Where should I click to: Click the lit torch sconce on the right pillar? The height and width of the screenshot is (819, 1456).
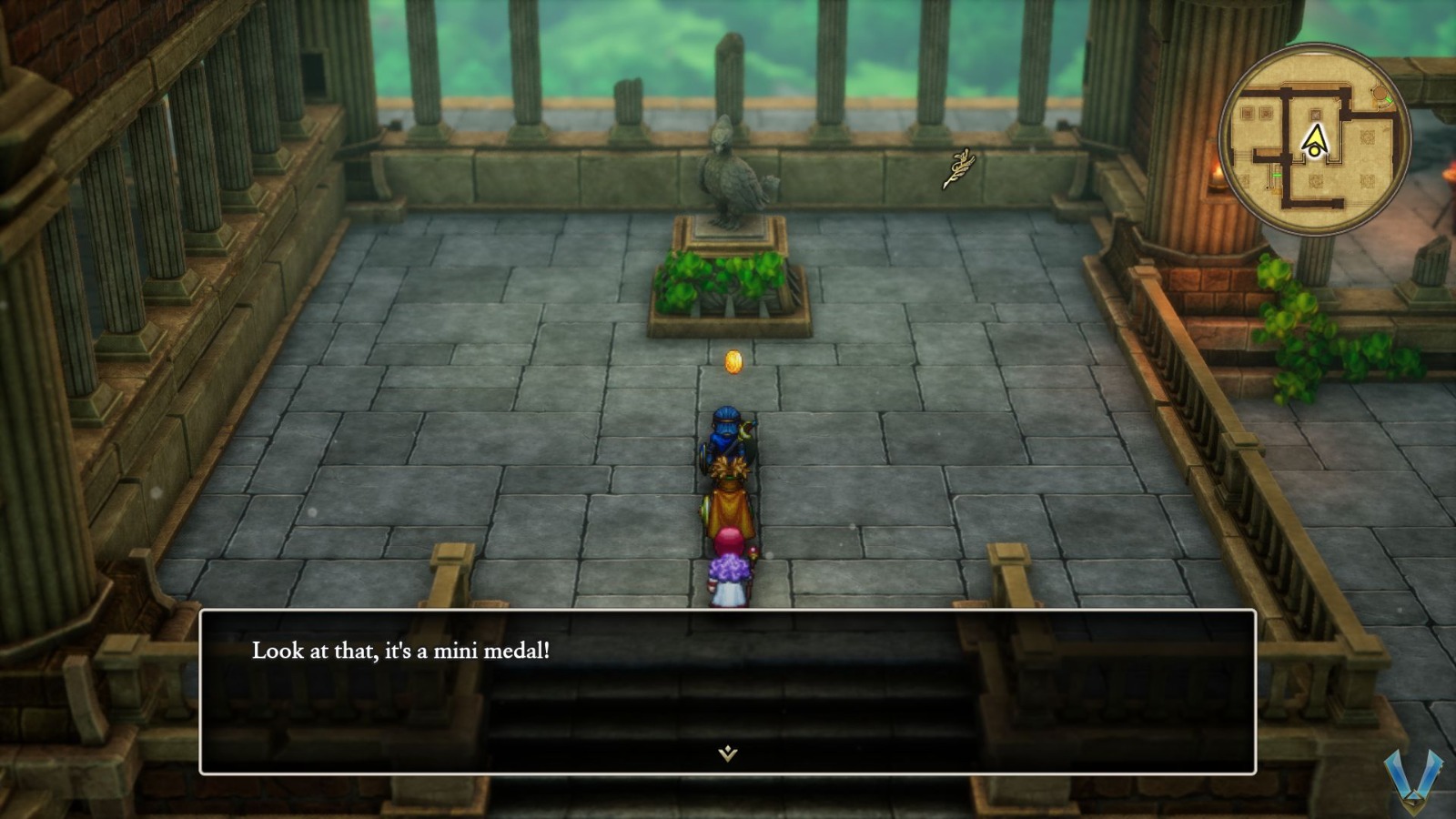(1219, 175)
